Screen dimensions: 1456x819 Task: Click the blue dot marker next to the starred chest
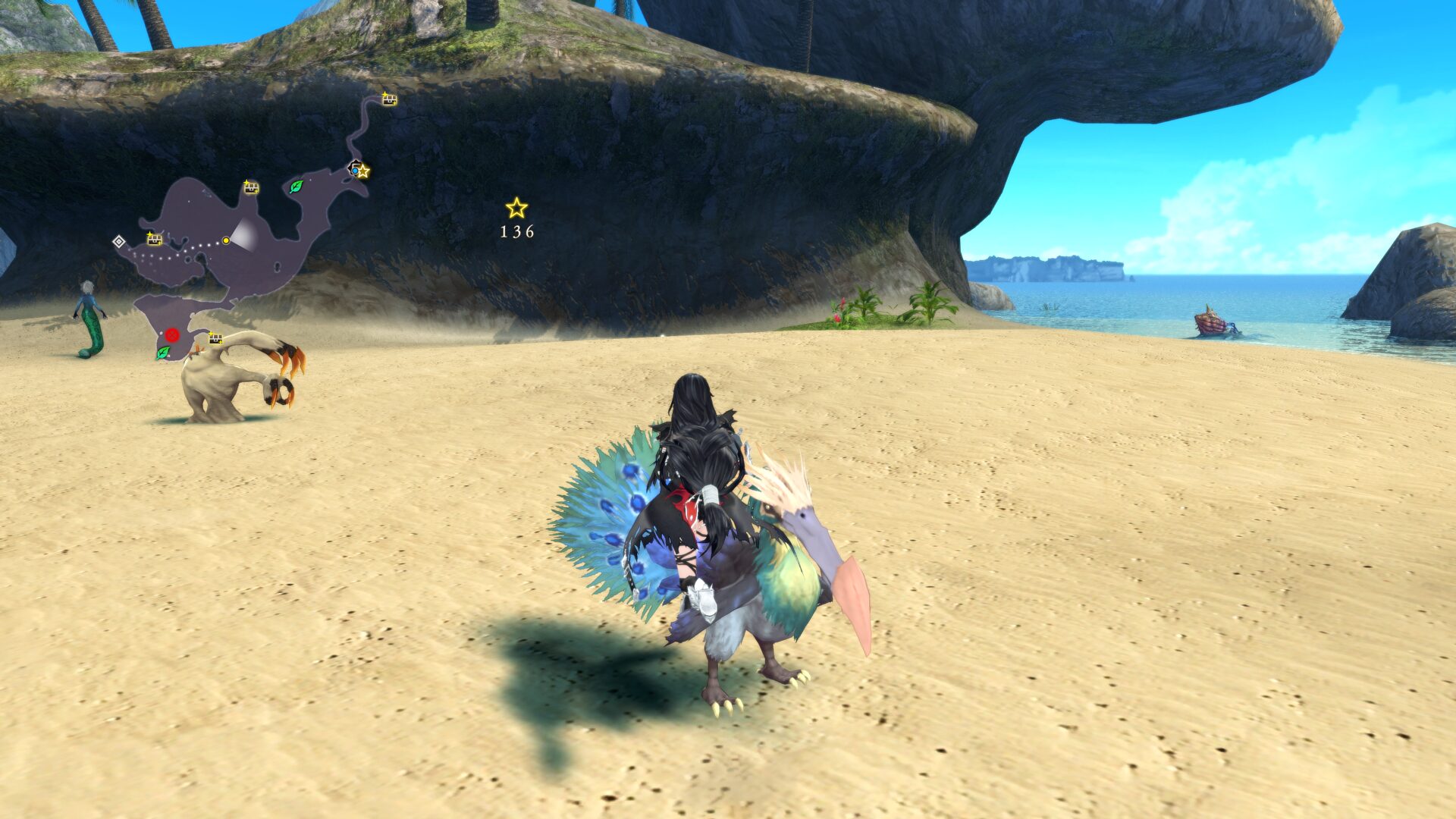[354, 171]
